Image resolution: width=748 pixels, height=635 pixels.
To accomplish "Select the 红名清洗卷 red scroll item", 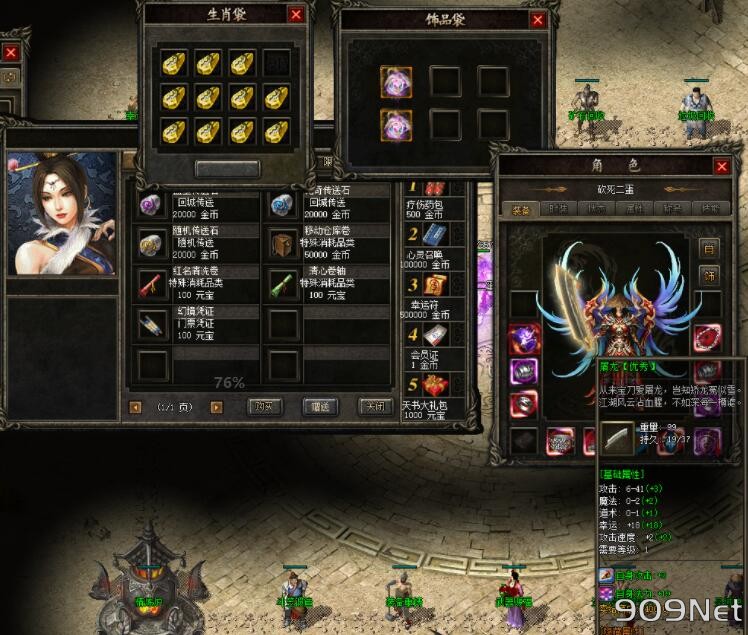I will pyautogui.click(x=152, y=283).
